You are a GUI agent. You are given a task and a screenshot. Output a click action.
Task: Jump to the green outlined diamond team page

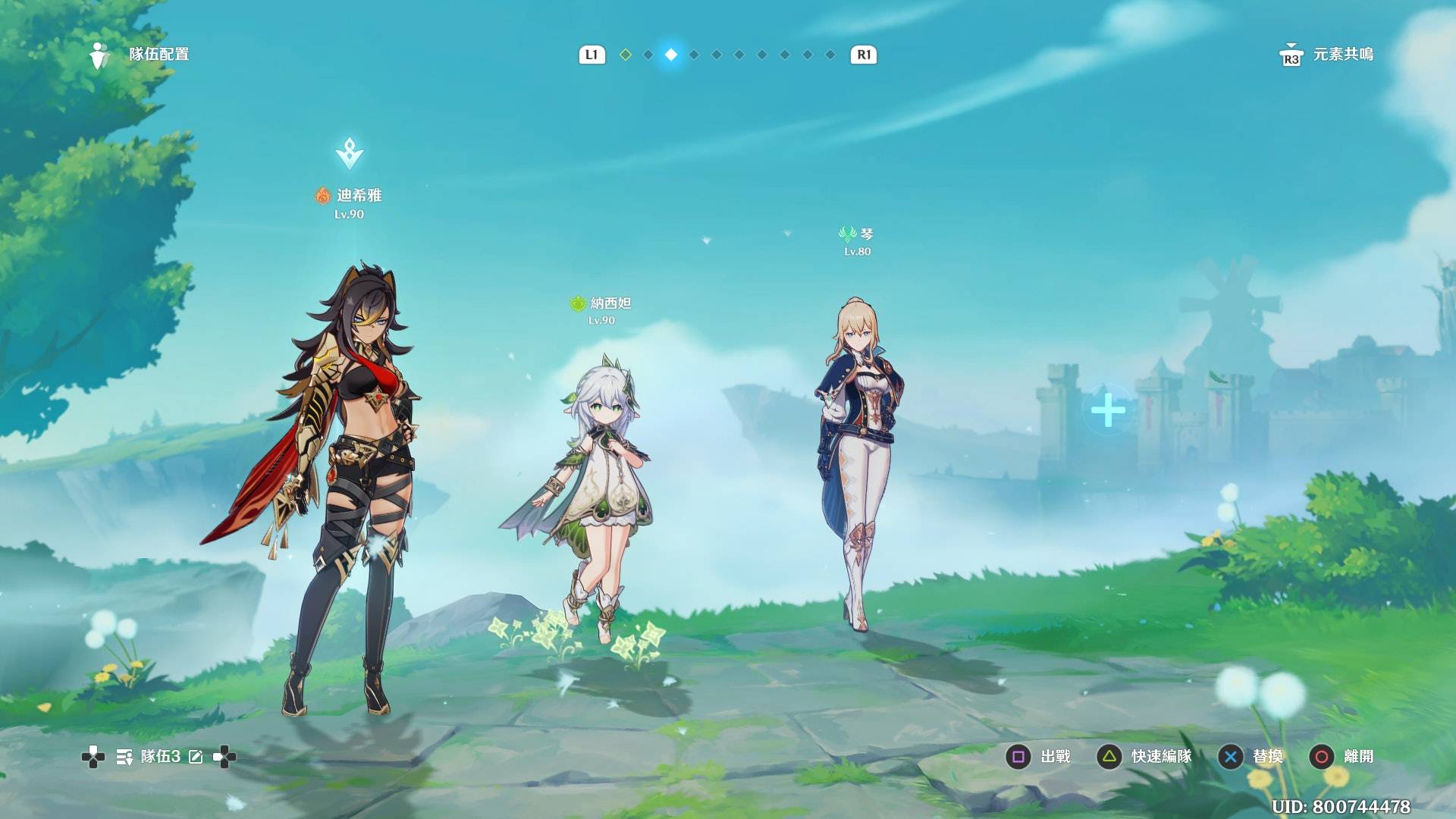tap(626, 55)
